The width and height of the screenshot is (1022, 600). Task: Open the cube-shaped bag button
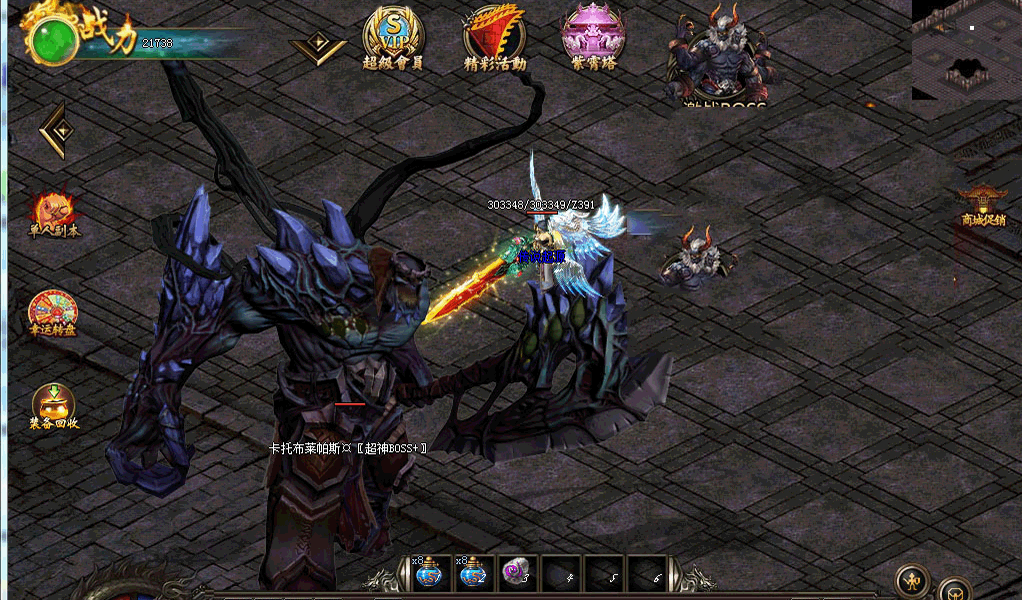(x=955, y=590)
